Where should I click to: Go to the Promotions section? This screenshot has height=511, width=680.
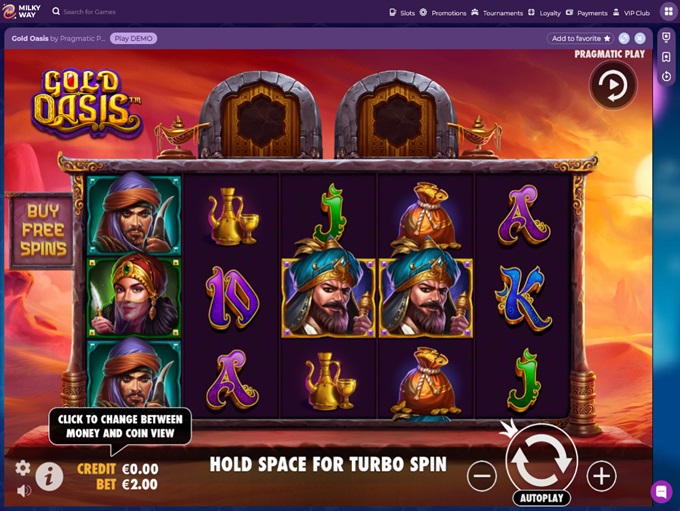[x=443, y=13]
